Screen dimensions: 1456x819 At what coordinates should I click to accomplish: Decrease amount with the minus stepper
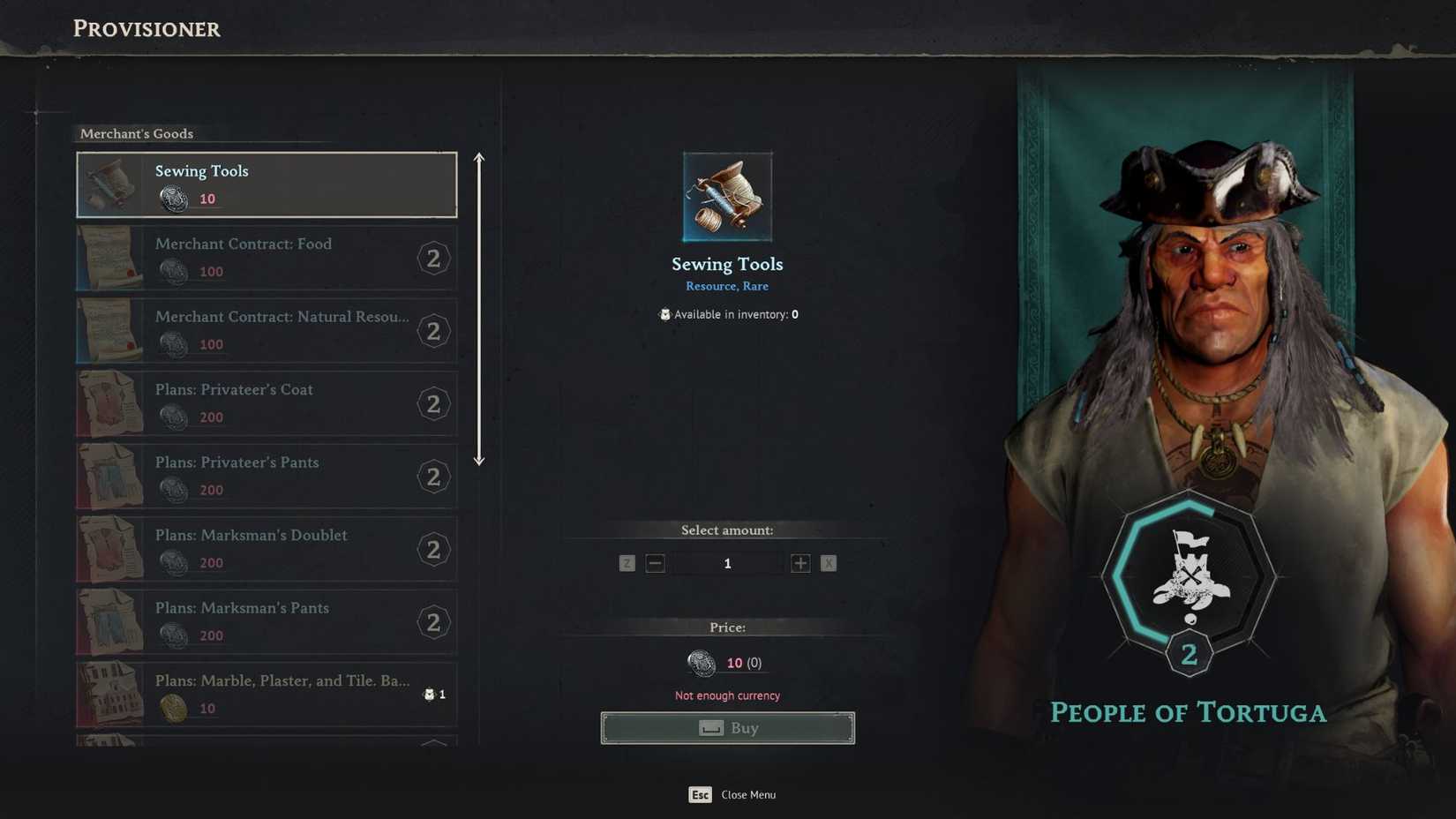tap(655, 563)
